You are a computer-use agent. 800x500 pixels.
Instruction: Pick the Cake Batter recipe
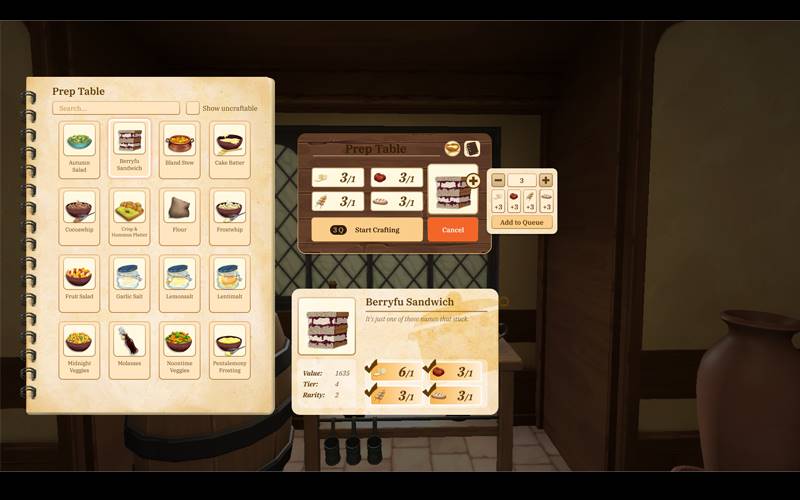point(229,148)
